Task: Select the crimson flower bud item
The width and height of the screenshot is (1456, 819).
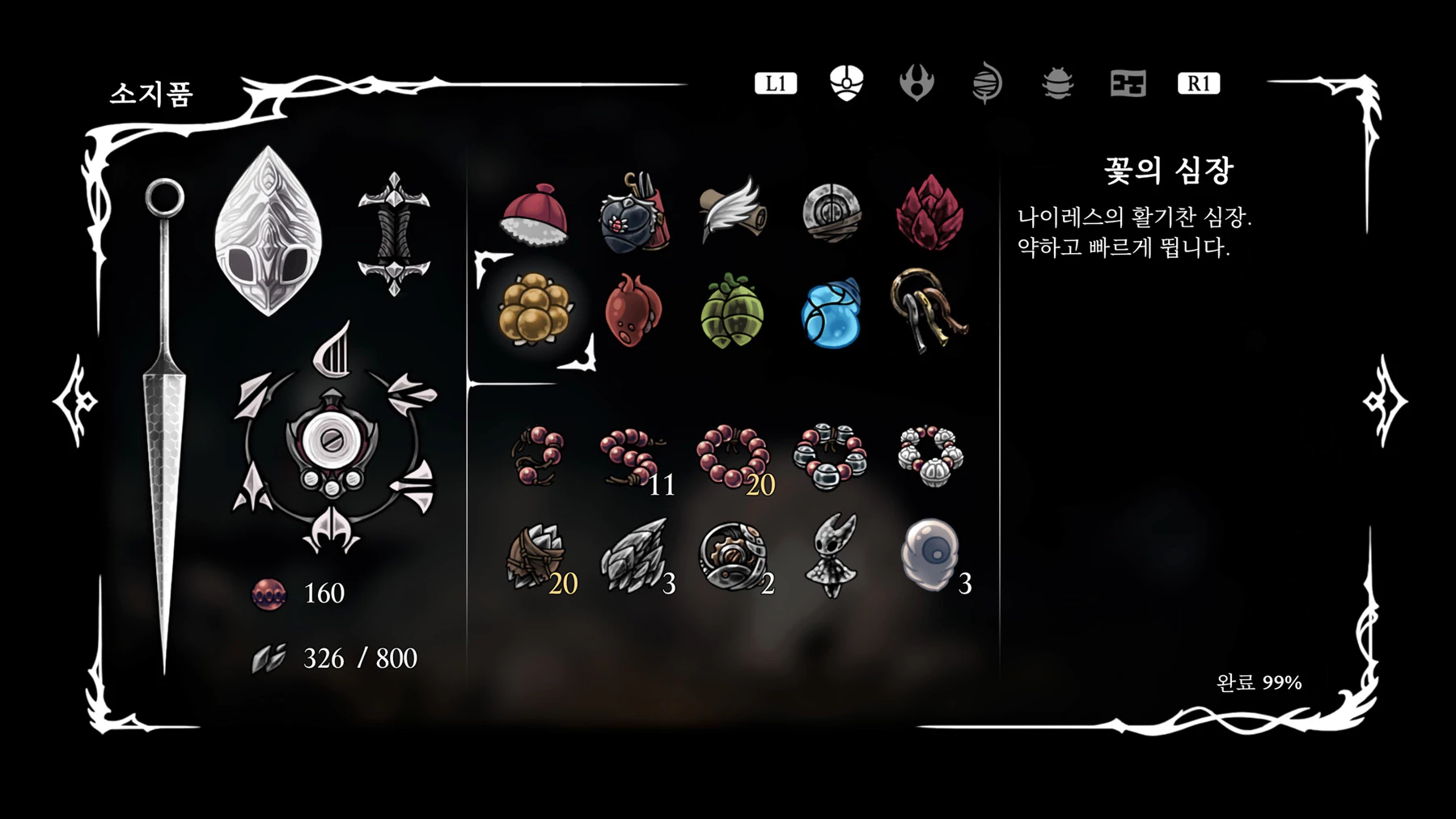Action: coord(929,213)
